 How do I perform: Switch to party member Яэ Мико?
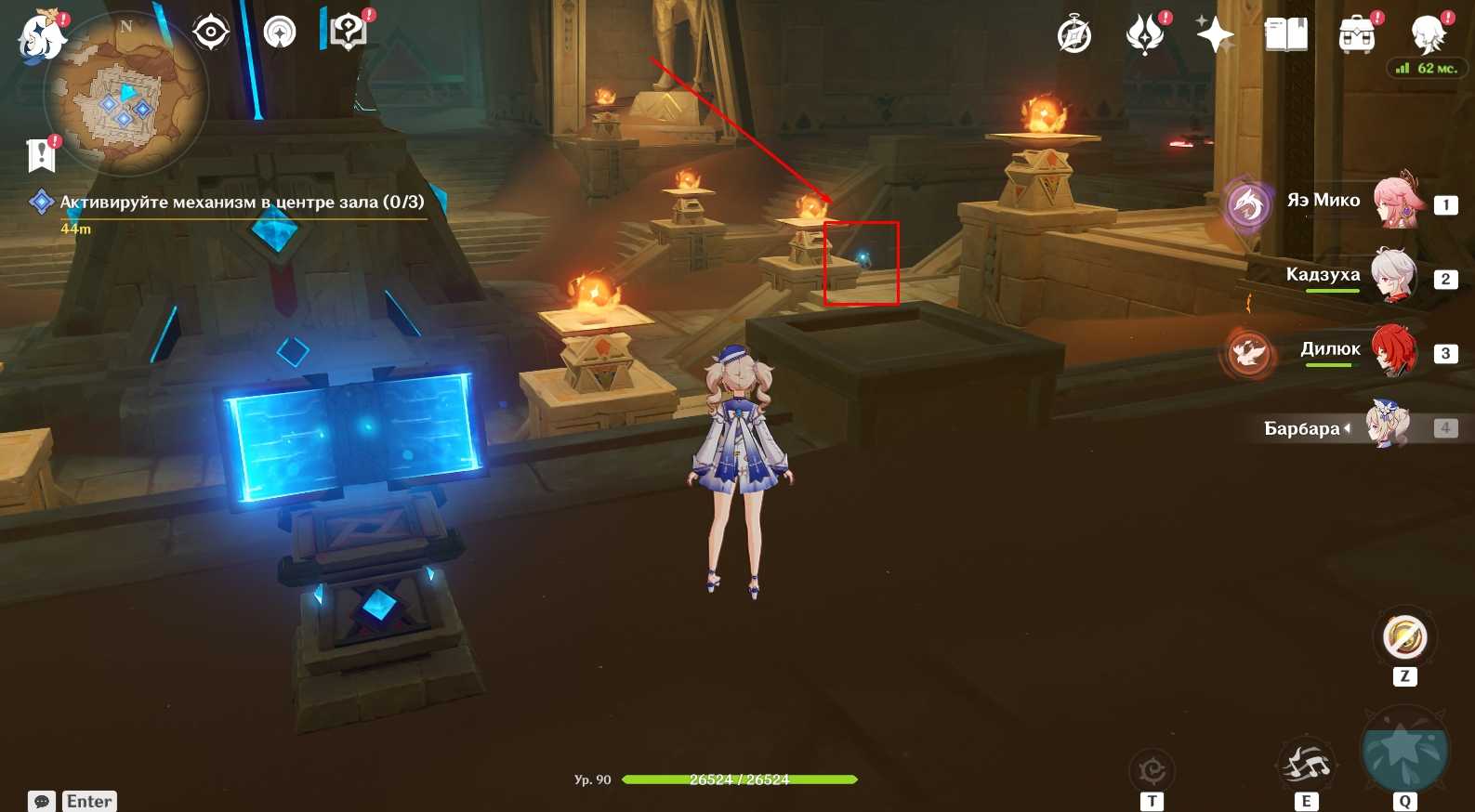click(x=1394, y=202)
